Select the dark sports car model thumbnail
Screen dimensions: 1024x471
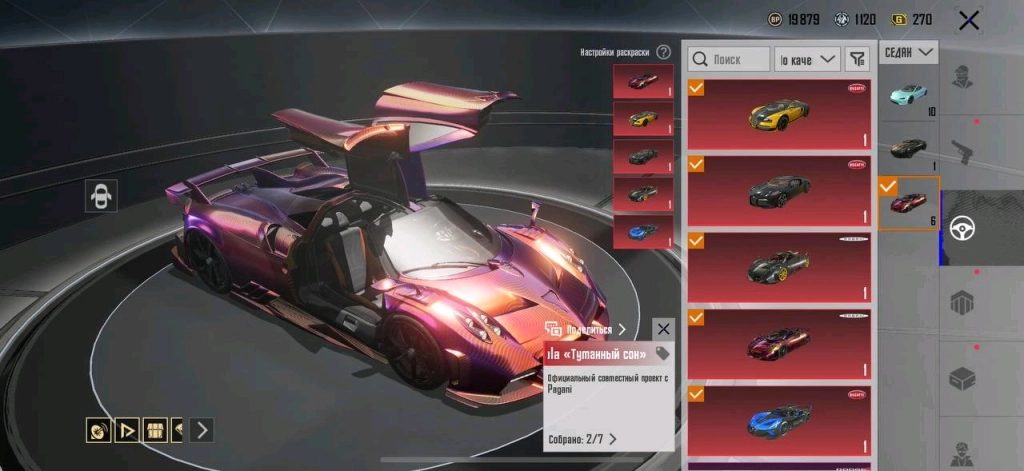point(908,147)
